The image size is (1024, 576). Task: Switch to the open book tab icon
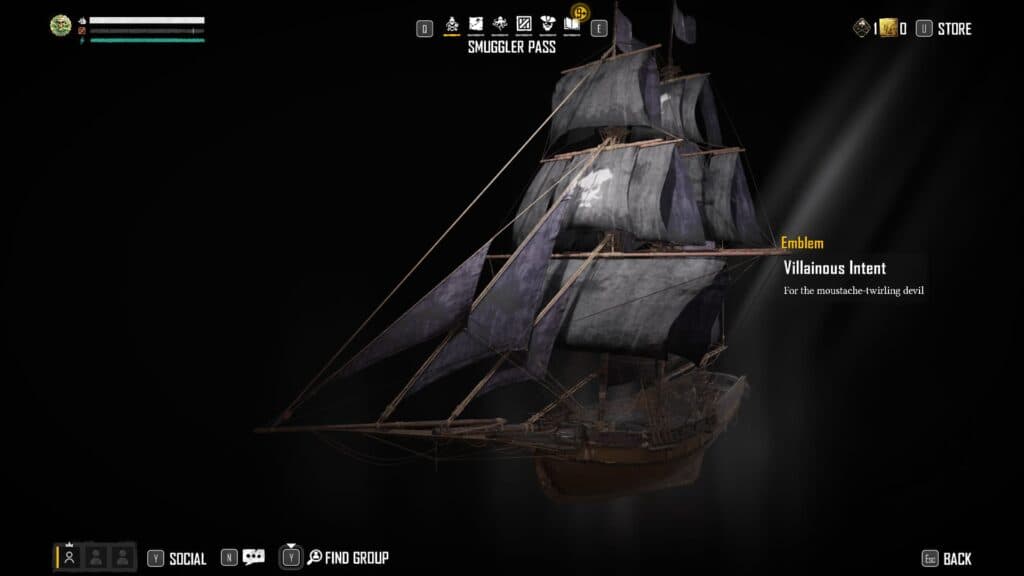[x=571, y=24]
